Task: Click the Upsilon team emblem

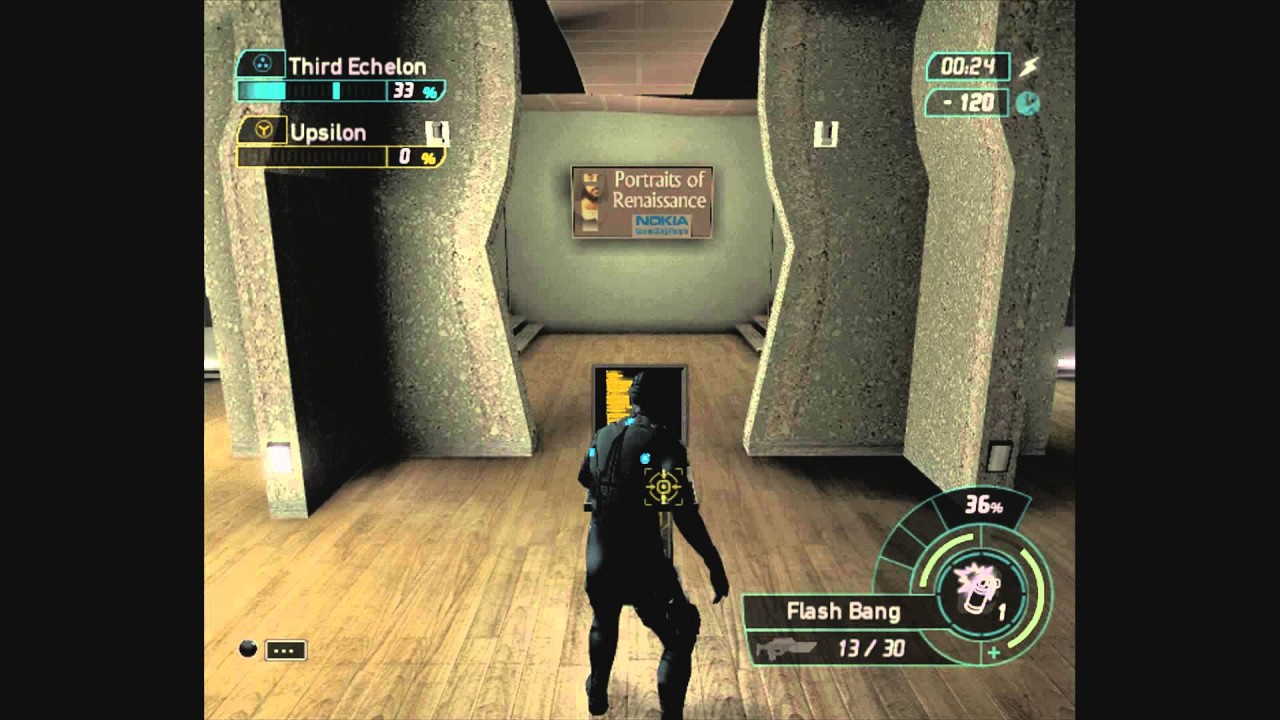Action: [263, 131]
